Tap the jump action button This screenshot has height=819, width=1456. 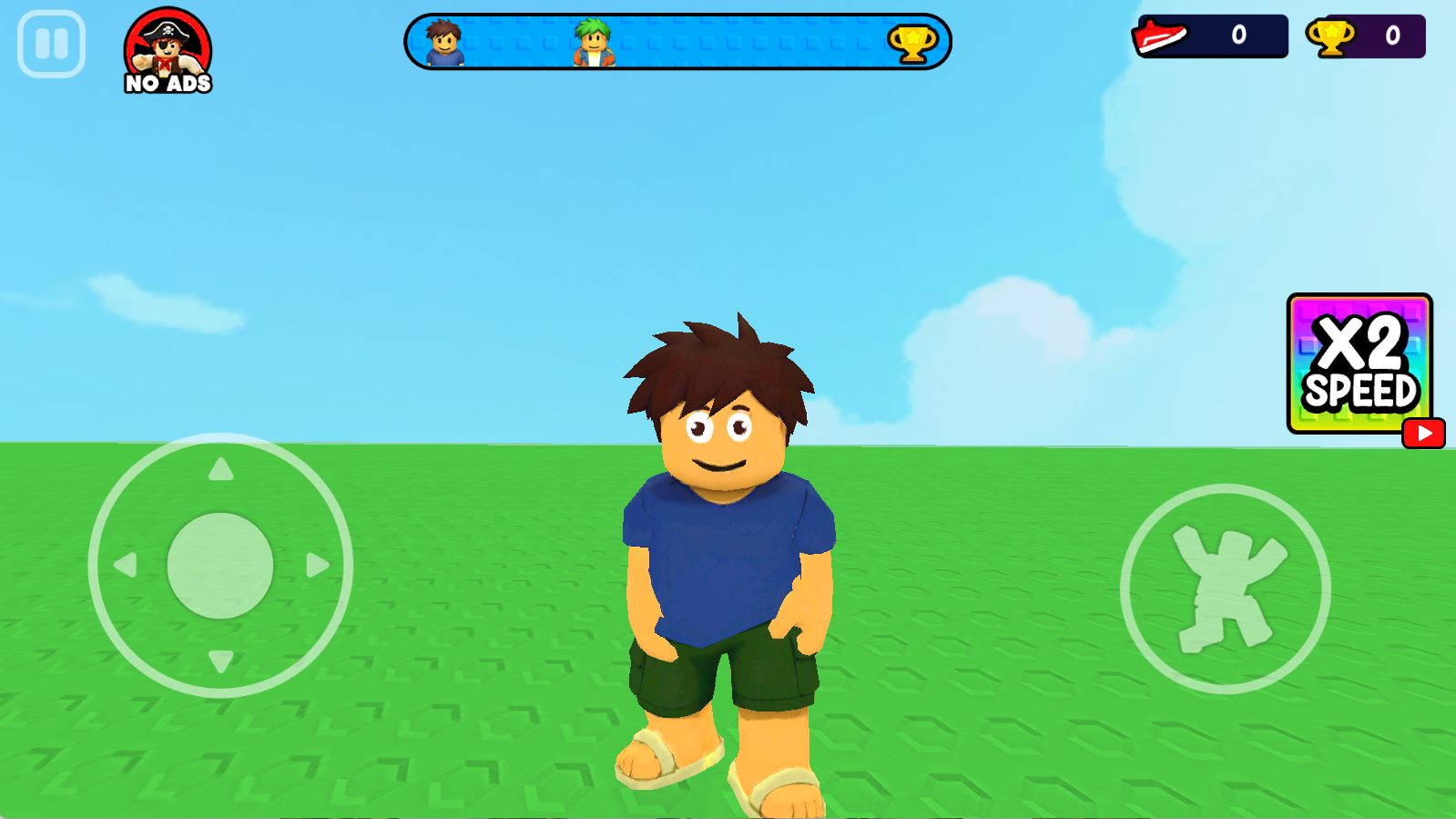(1225, 589)
